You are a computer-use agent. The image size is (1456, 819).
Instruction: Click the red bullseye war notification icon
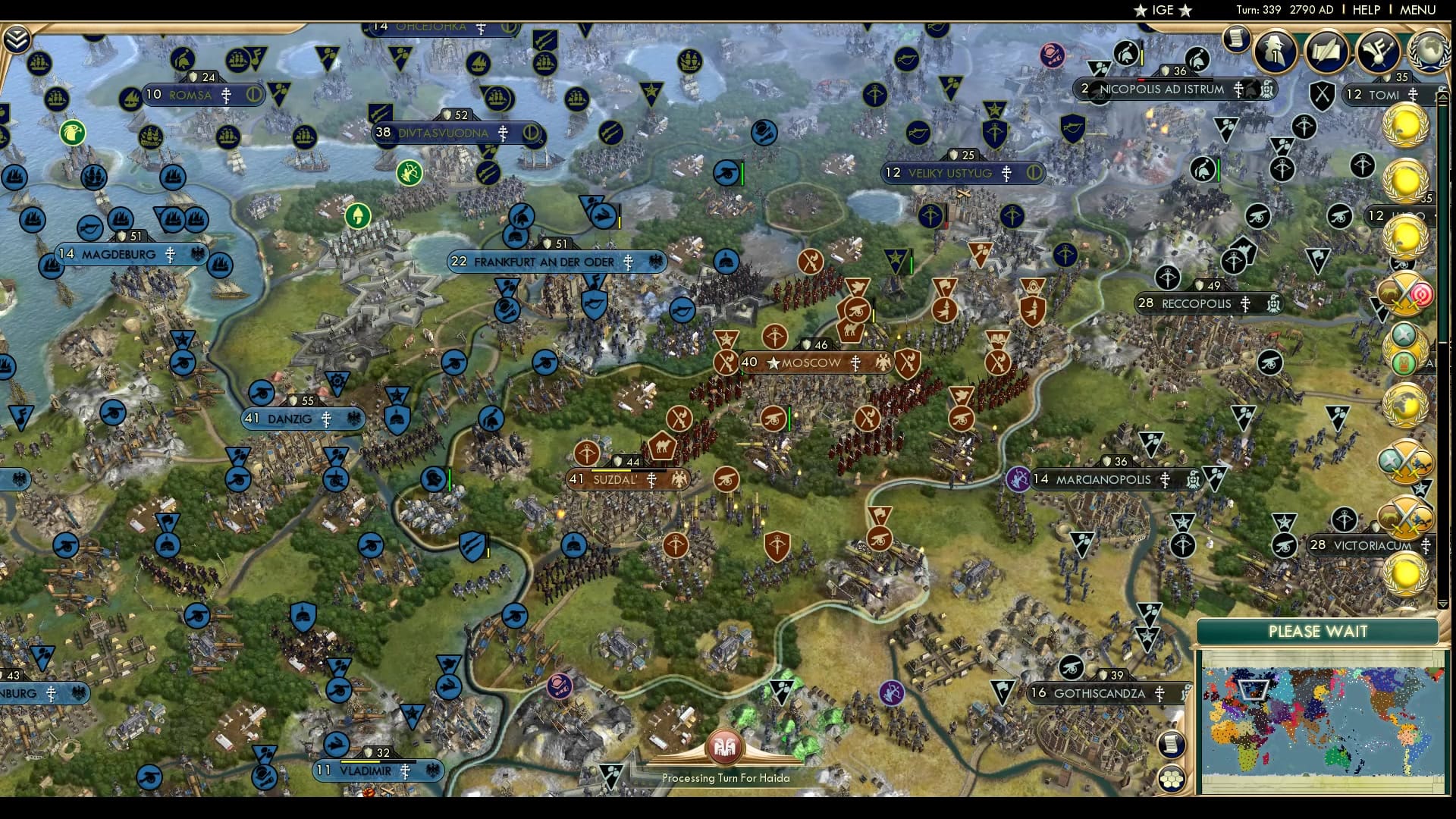click(1420, 295)
